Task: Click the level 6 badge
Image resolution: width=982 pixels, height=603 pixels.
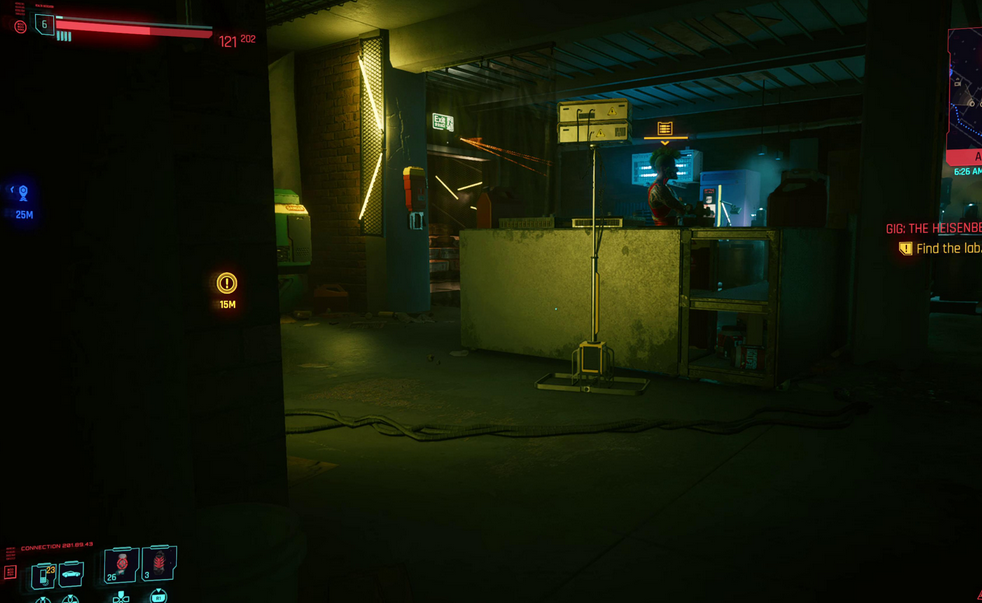Action: click(x=45, y=25)
